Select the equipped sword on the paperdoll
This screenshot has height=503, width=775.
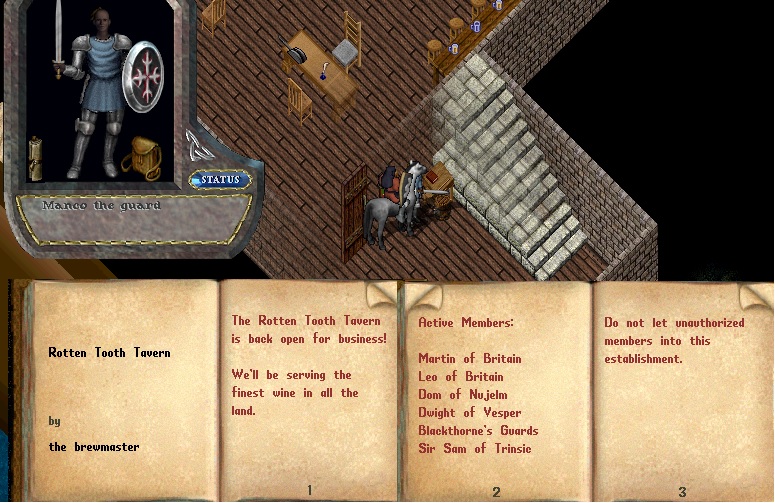58,42
